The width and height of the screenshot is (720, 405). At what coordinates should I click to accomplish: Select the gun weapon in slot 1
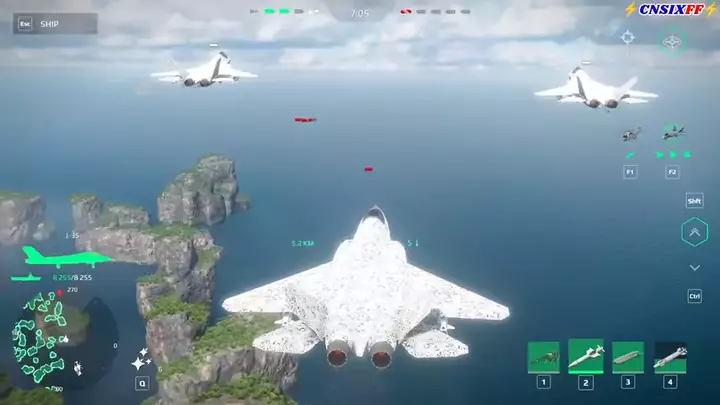click(x=543, y=357)
